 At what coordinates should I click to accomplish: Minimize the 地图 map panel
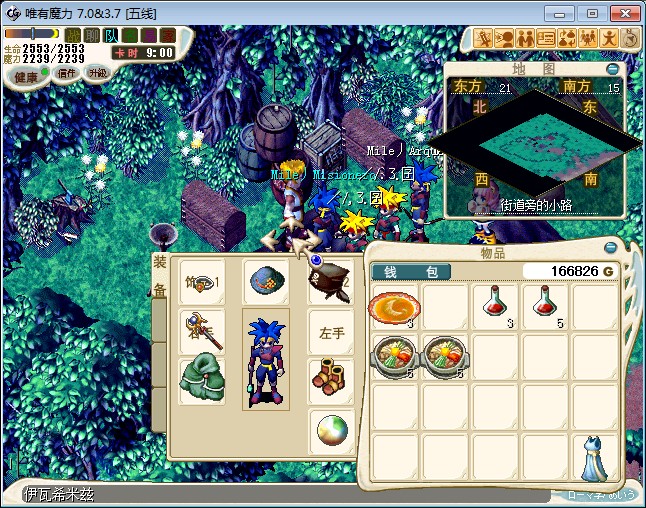(612, 69)
